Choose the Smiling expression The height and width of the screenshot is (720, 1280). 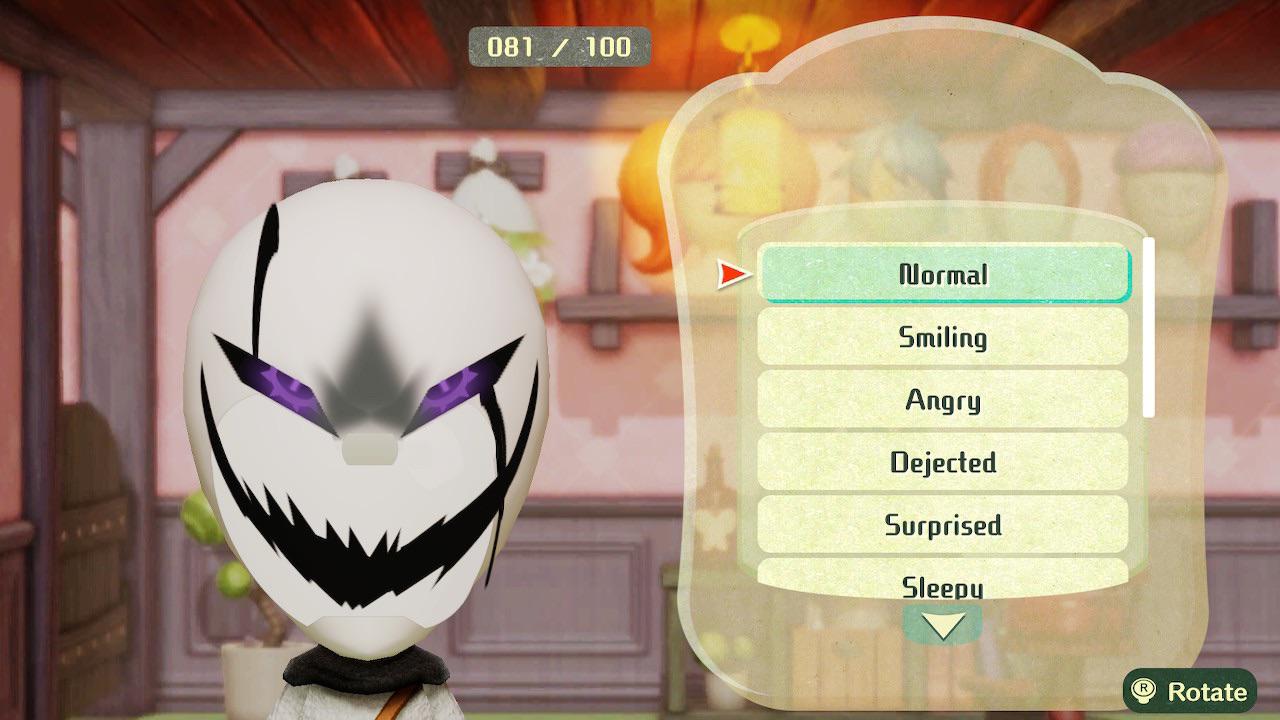[x=943, y=337]
